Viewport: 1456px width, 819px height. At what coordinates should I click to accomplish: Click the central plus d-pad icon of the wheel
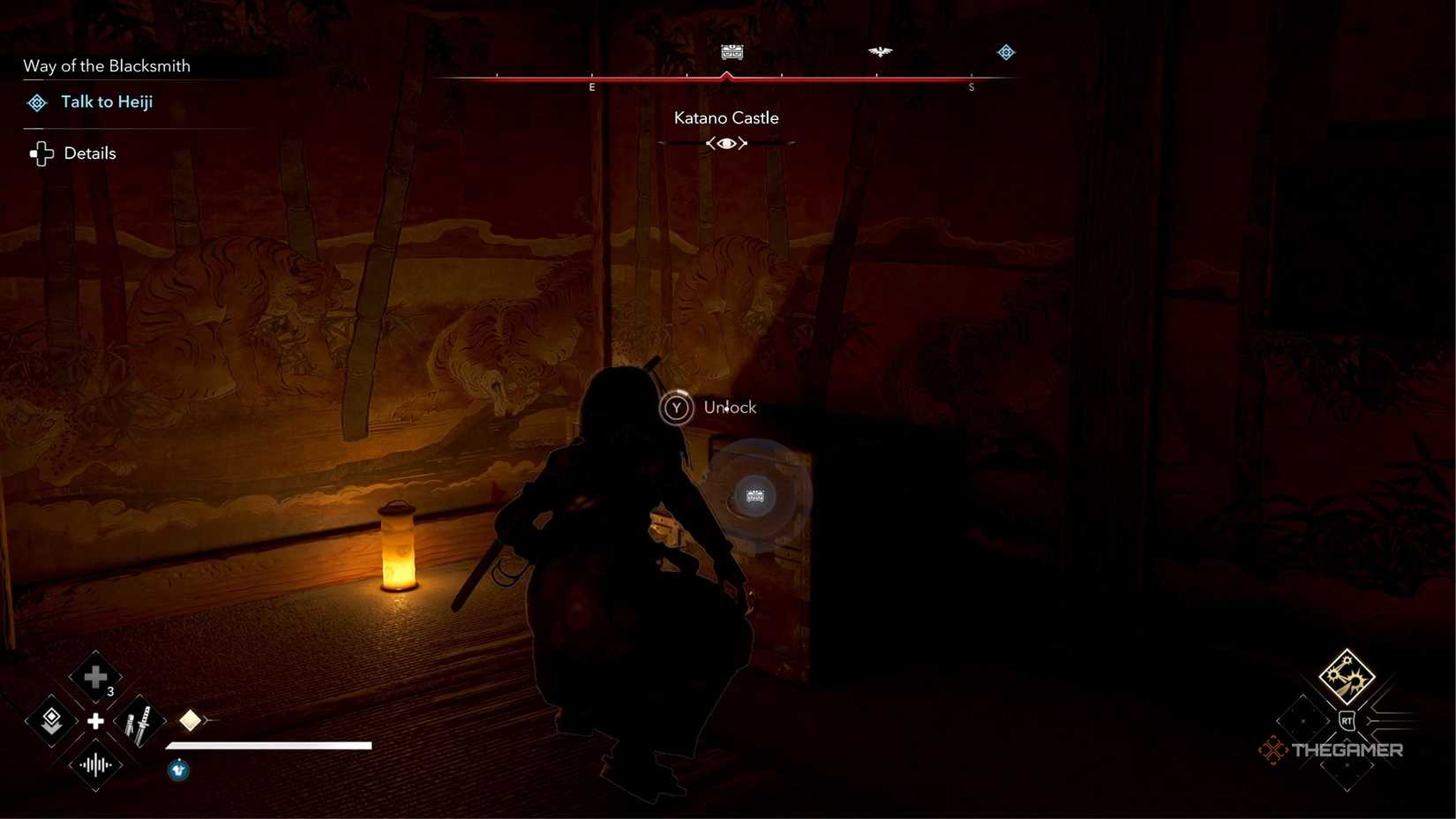pyautogui.click(x=94, y=721)
